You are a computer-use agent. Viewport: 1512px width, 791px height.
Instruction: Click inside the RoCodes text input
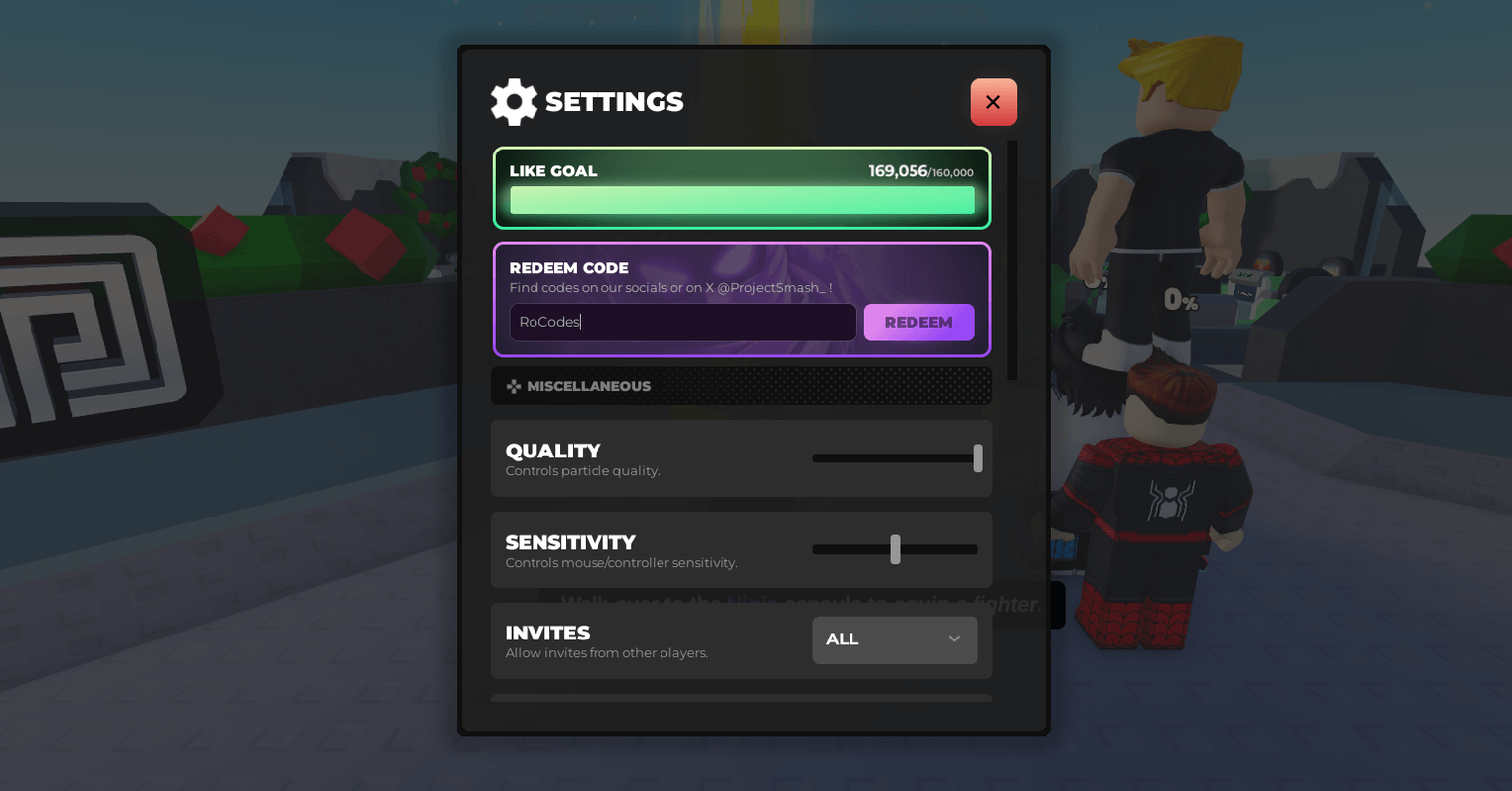(682, 322)
